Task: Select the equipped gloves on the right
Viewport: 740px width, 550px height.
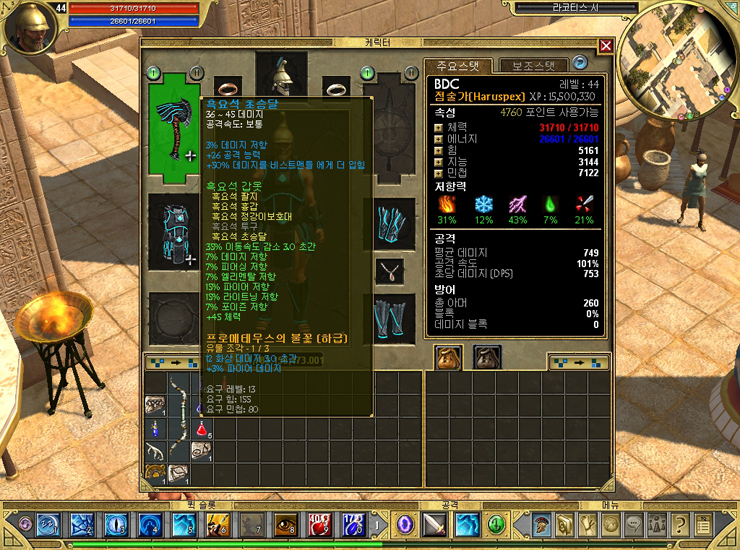Action: click(x=390, y=223)
